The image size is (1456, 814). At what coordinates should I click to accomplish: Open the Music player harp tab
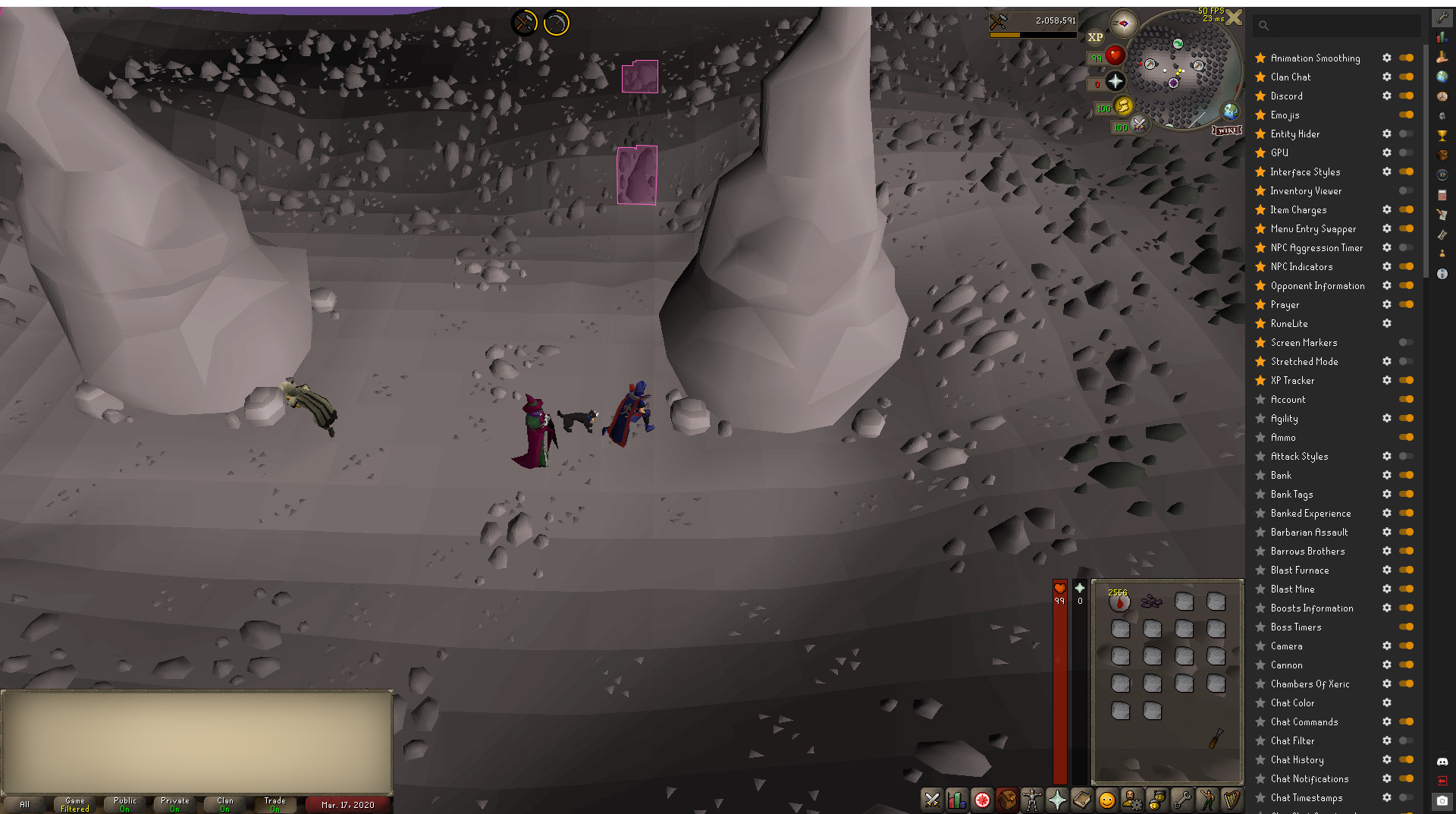pyautogui.click(x=1232, y=800)
